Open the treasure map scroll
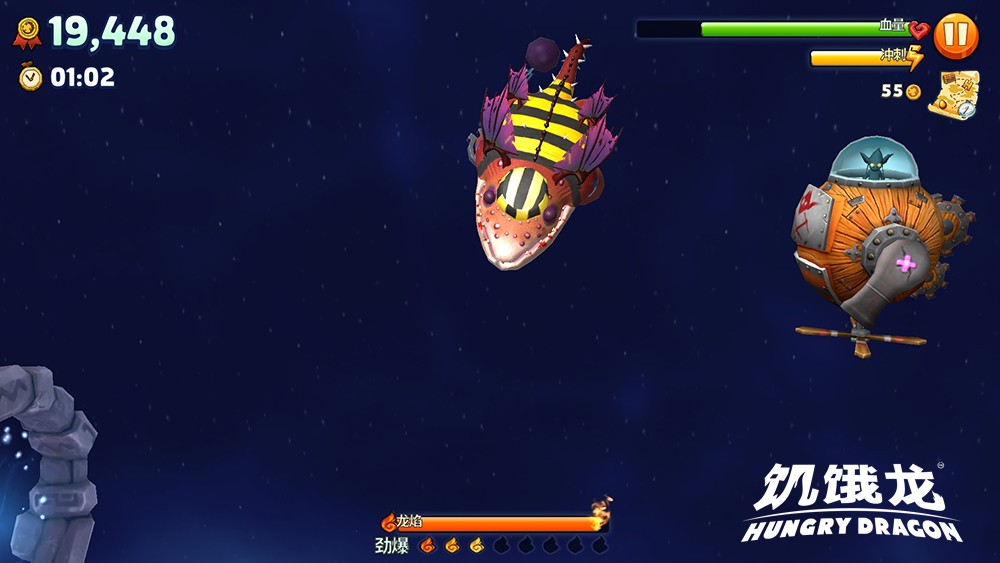1000x563 pixels. pyautogui.click(x=952, y=95)
